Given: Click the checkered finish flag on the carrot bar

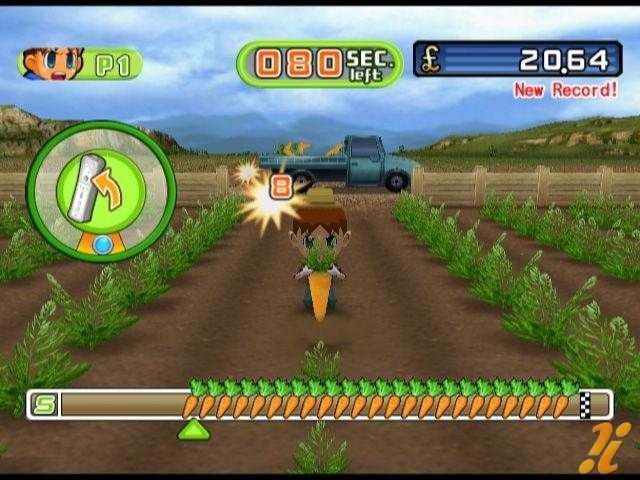Looking at the screenshot, I should pos(586,404).
